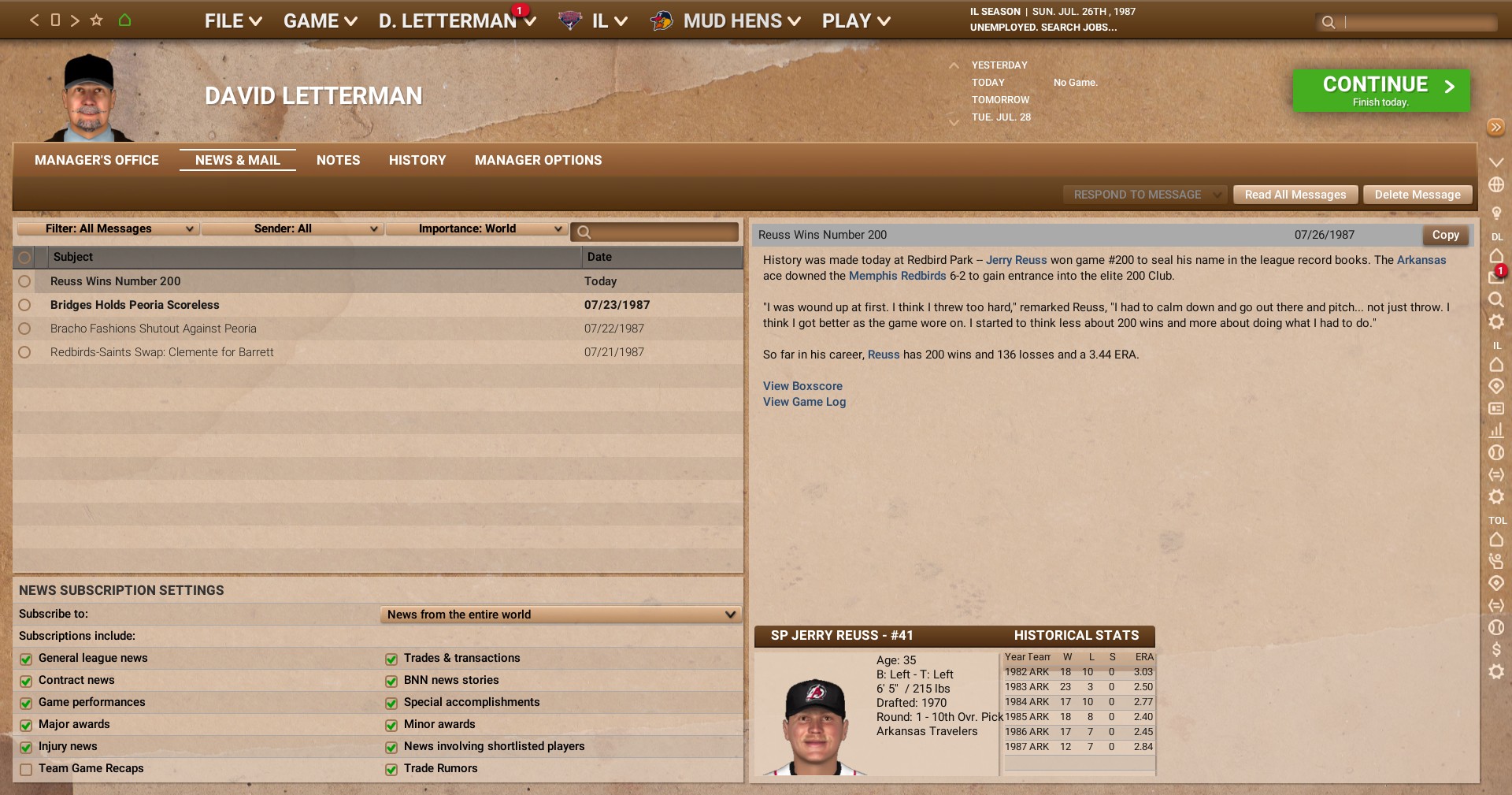Click the Copy button on the message header
This screenshot has width=1512, height=795.
[x=1445, y=235]
